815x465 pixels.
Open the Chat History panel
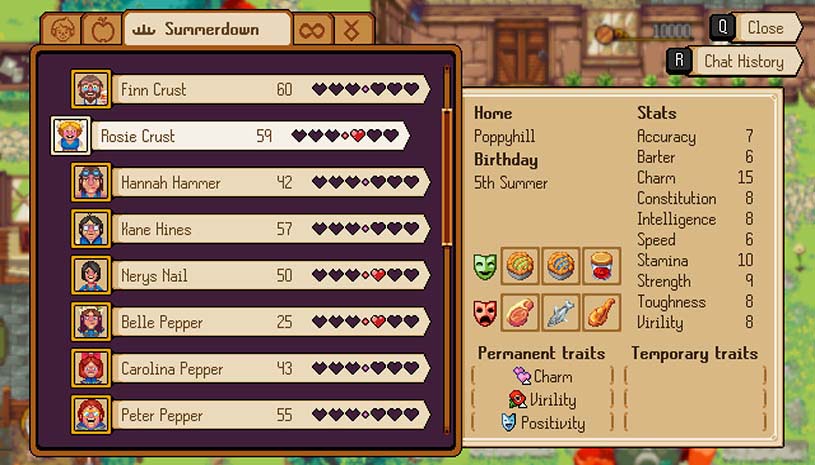pos(734,61)
